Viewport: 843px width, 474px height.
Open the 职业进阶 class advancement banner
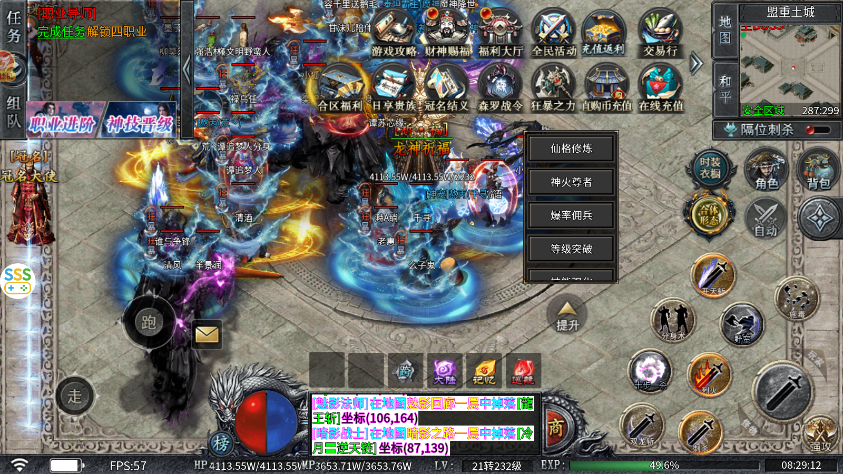[64, 125]
